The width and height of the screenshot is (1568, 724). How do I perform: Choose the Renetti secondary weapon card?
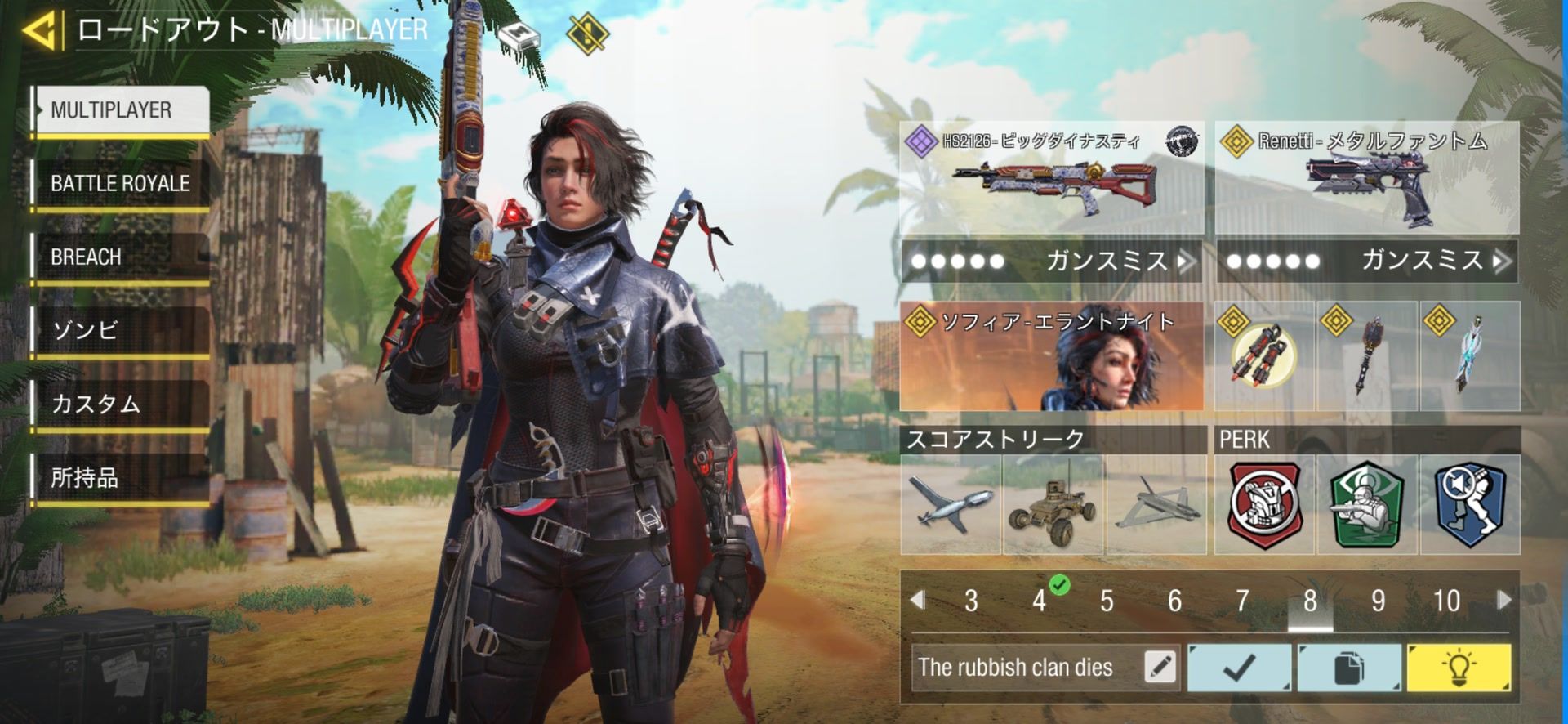pos(1366,178)
